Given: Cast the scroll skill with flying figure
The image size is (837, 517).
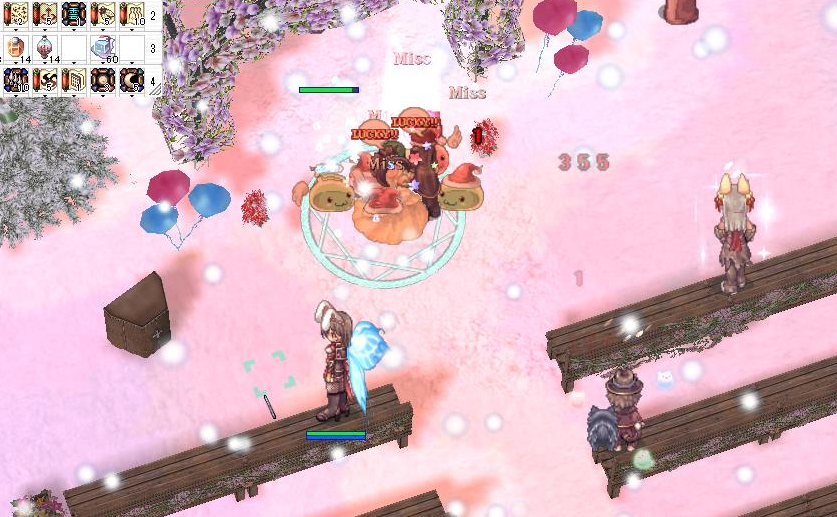Looking at the screenshot, I should tap(104, 14).
